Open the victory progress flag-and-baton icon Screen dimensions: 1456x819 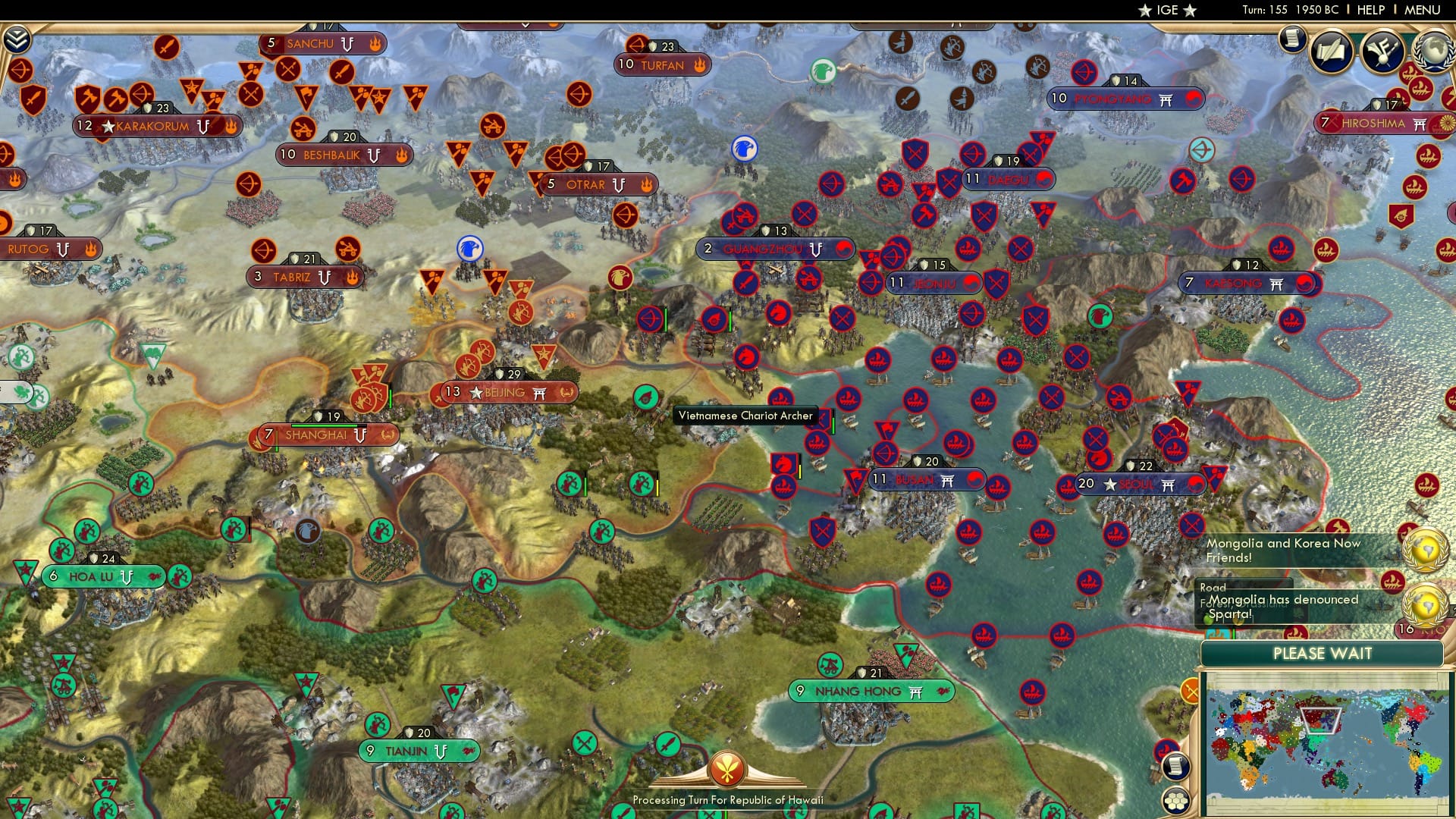coord(1382,52)
